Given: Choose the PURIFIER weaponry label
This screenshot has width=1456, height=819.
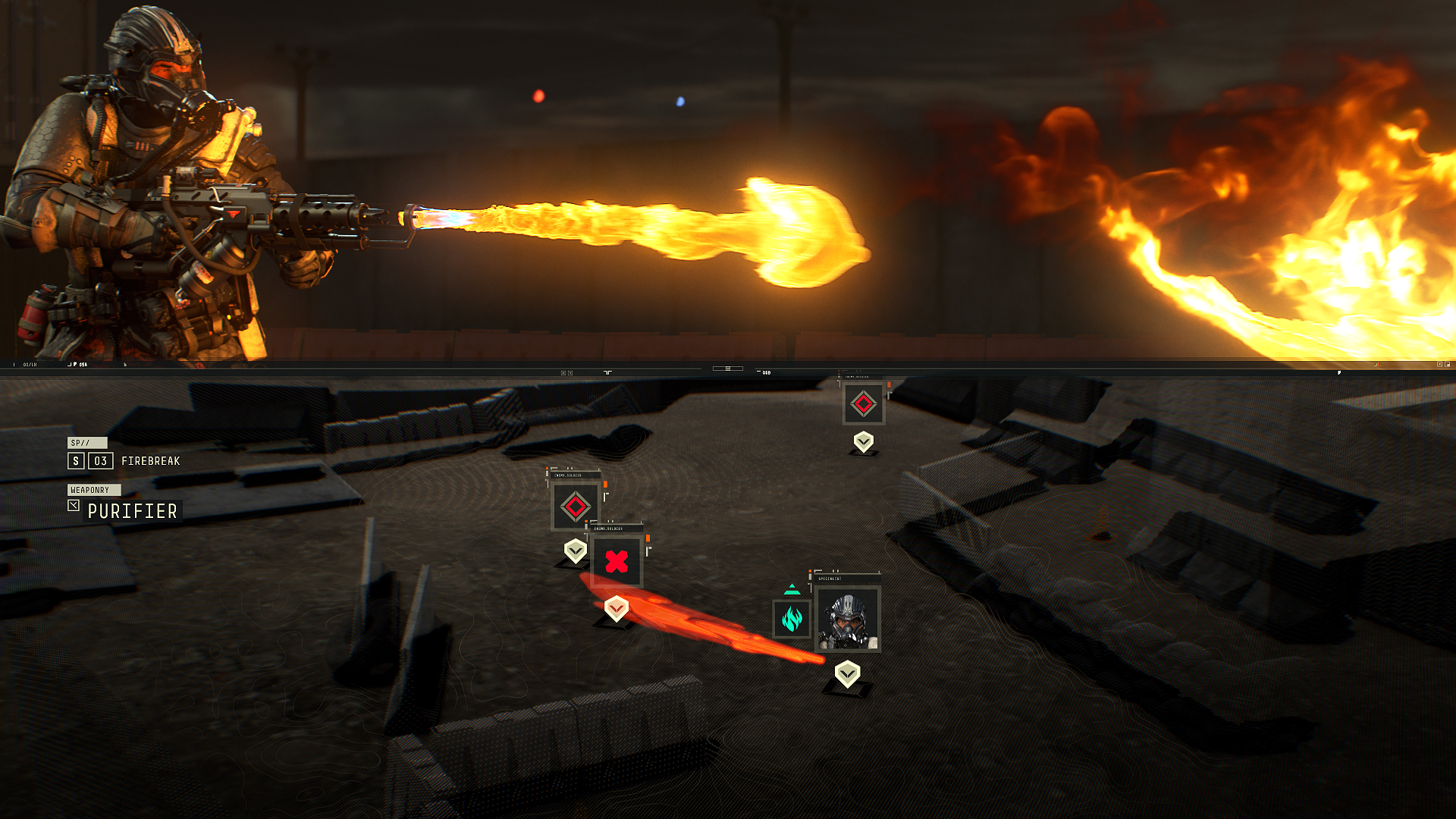Looking at the screenshot, I should 132,512.
